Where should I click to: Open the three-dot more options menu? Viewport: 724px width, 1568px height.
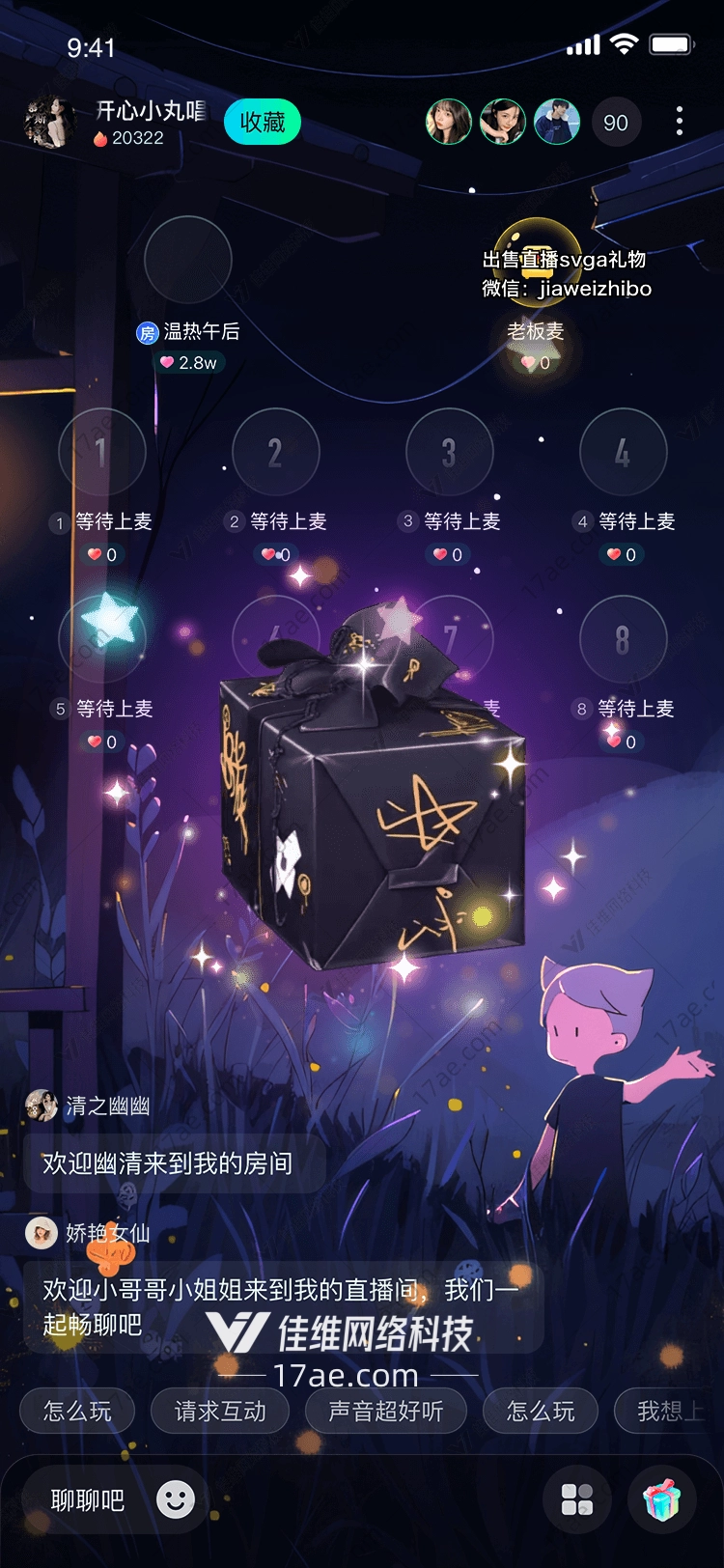[680, 122]
